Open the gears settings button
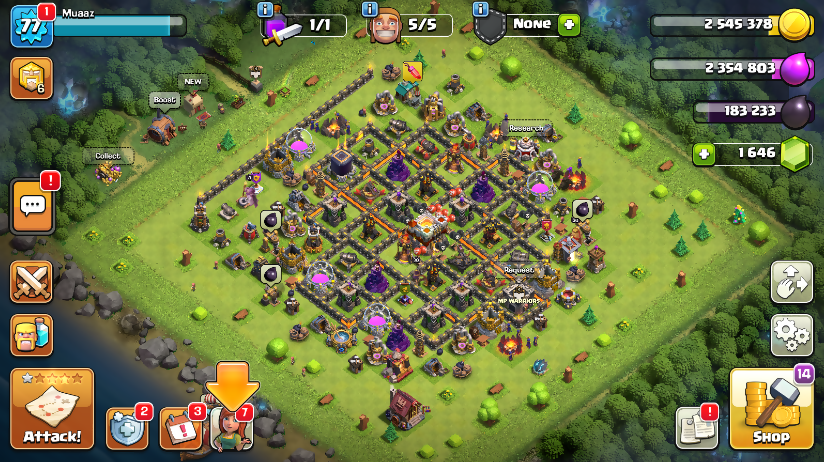Image resolution: width=824 pixels, height=462 pixels. coord(791,335)
